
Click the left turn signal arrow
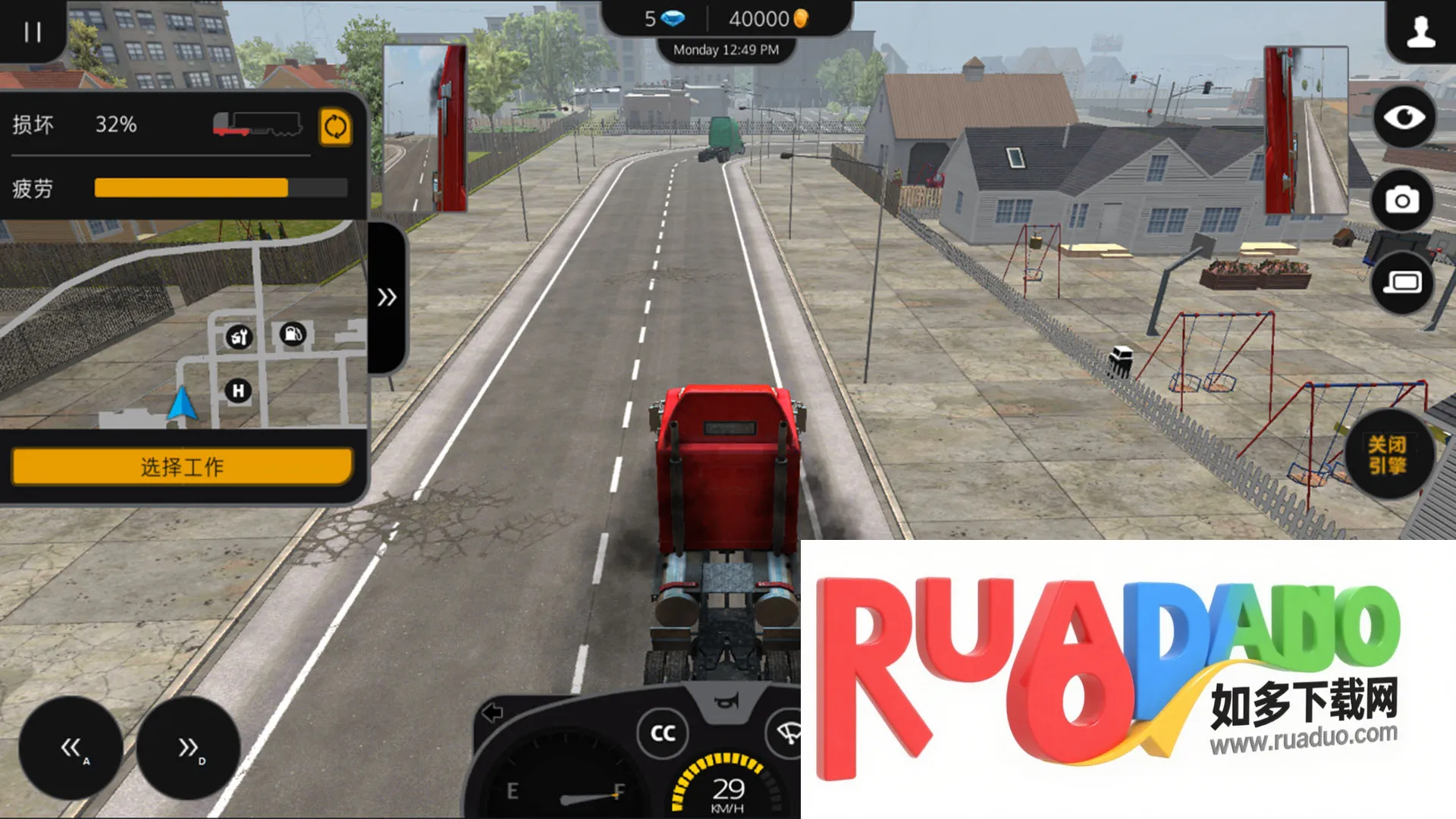click(493, 713)
